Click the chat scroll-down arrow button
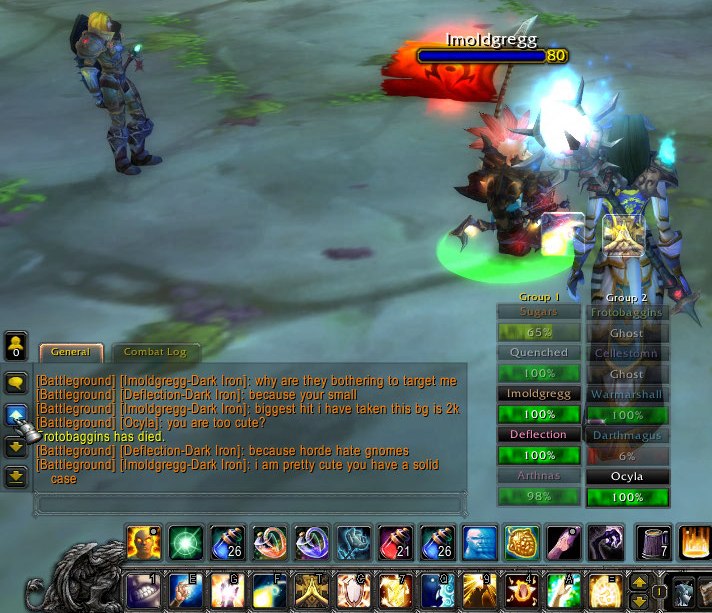712x613 pixels. 16,446
